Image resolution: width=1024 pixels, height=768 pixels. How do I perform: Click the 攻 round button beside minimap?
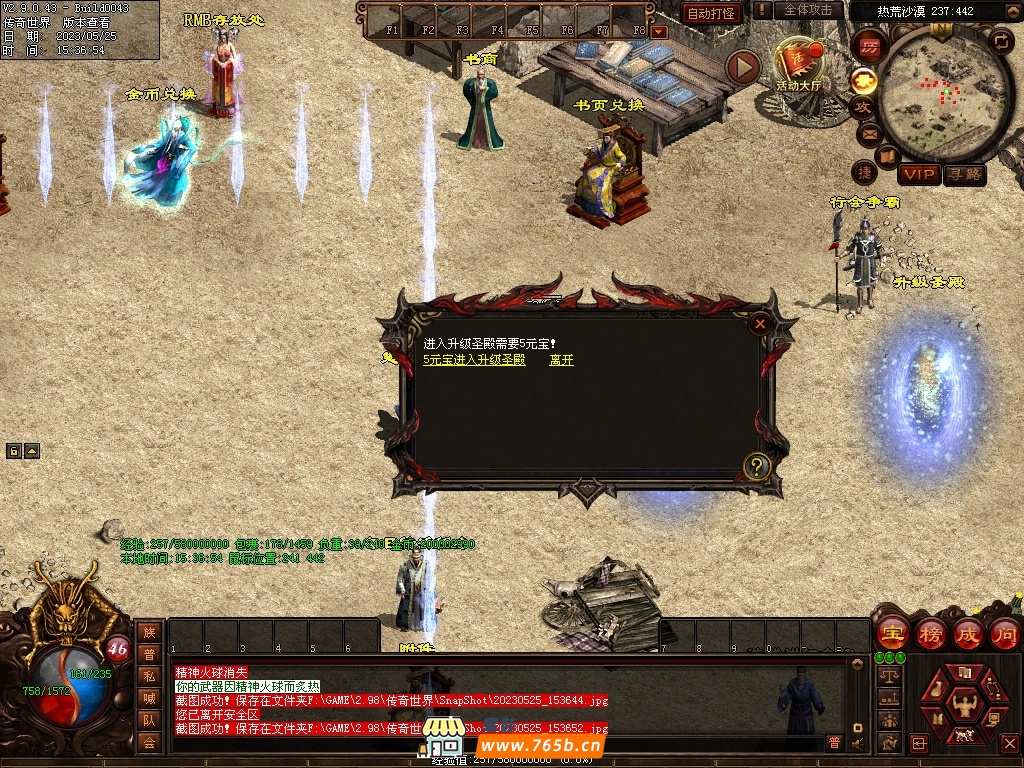click(x=862, y=106)
